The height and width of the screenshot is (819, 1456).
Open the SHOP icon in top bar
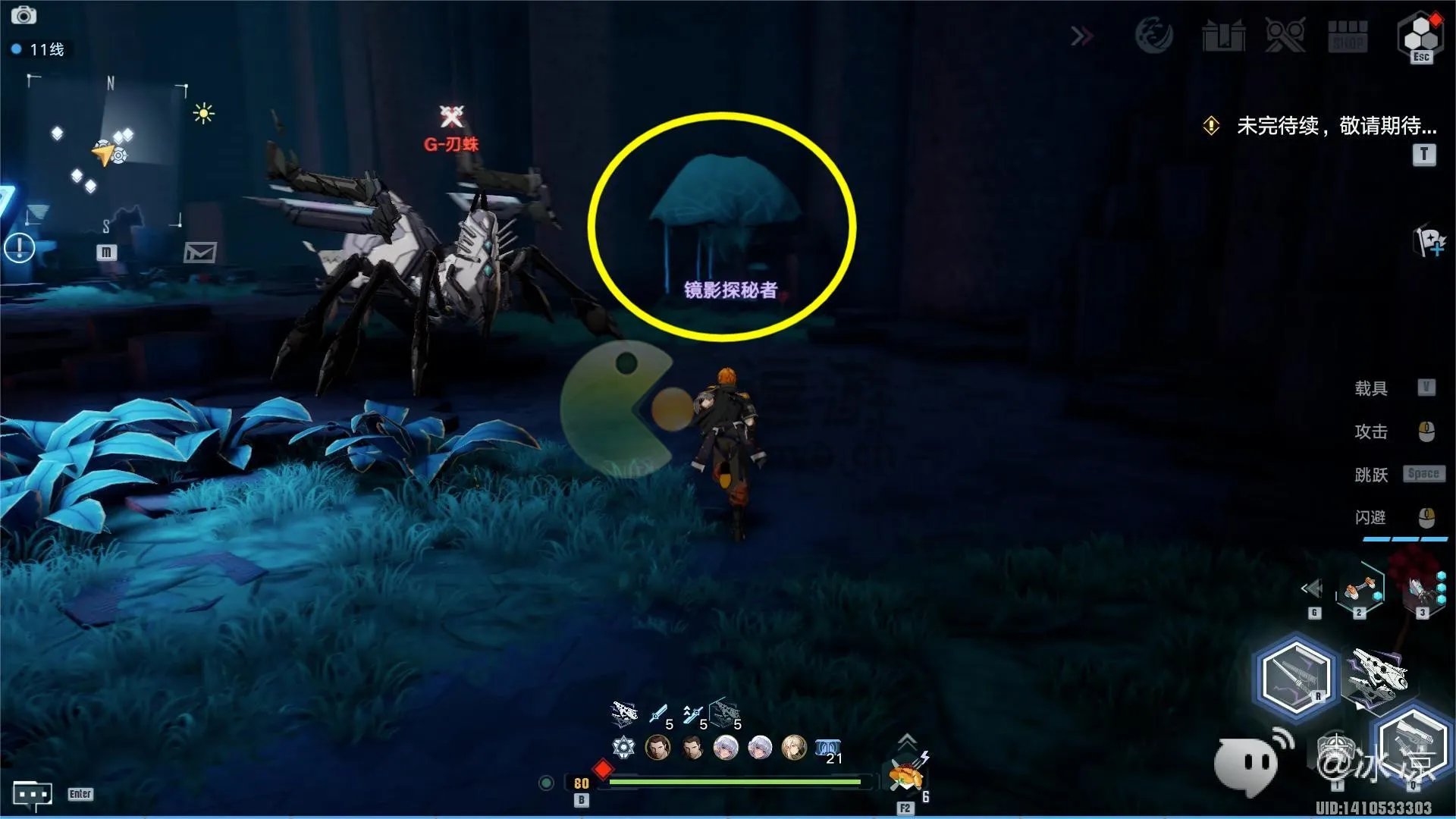click(x=1348, y=36)
